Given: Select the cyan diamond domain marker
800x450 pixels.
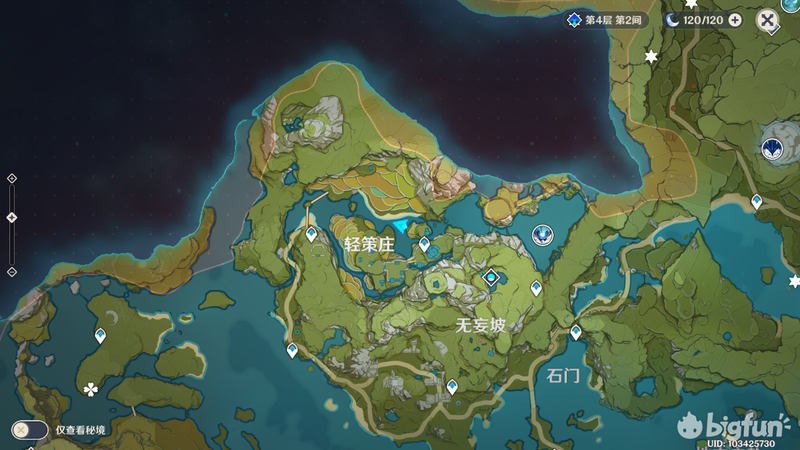Looking at the screenshot, I should pos(491,276).
